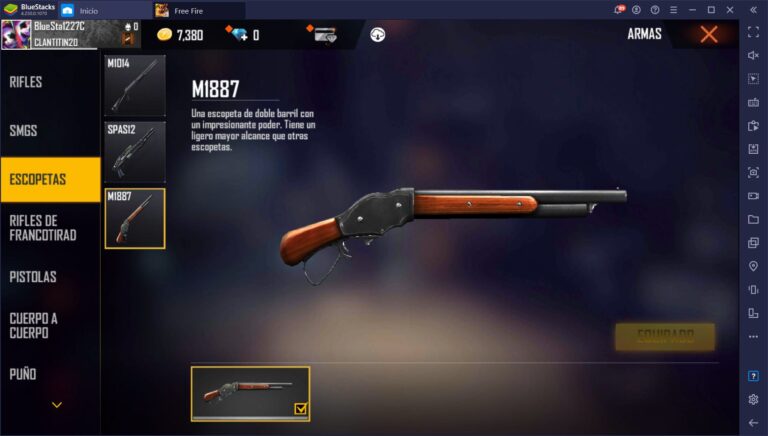Click the gold coins balance icon
The image size is (768, 436).
pyautogui.click(x=165, y=35)
